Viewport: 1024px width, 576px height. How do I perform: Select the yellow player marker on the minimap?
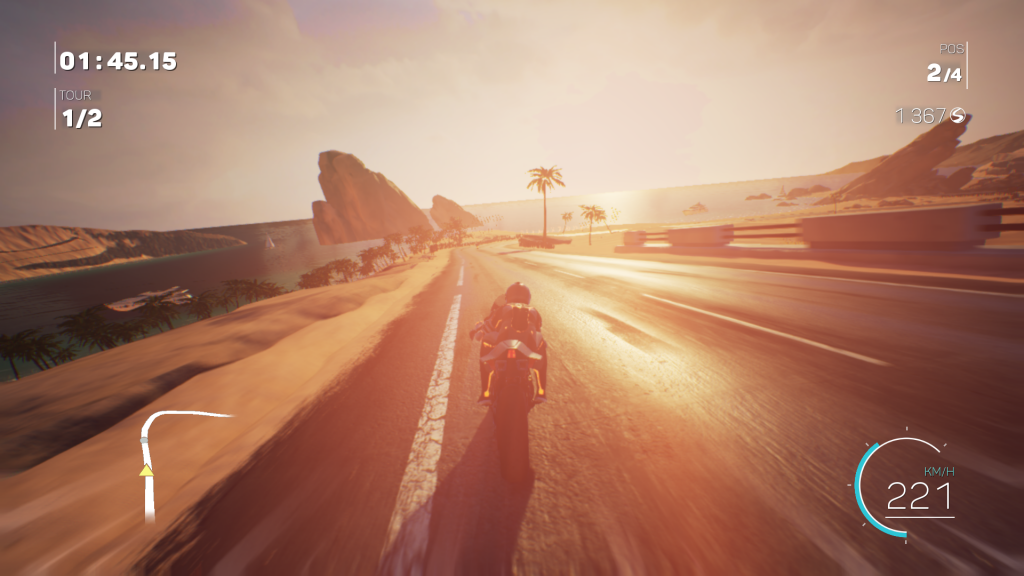146,469
